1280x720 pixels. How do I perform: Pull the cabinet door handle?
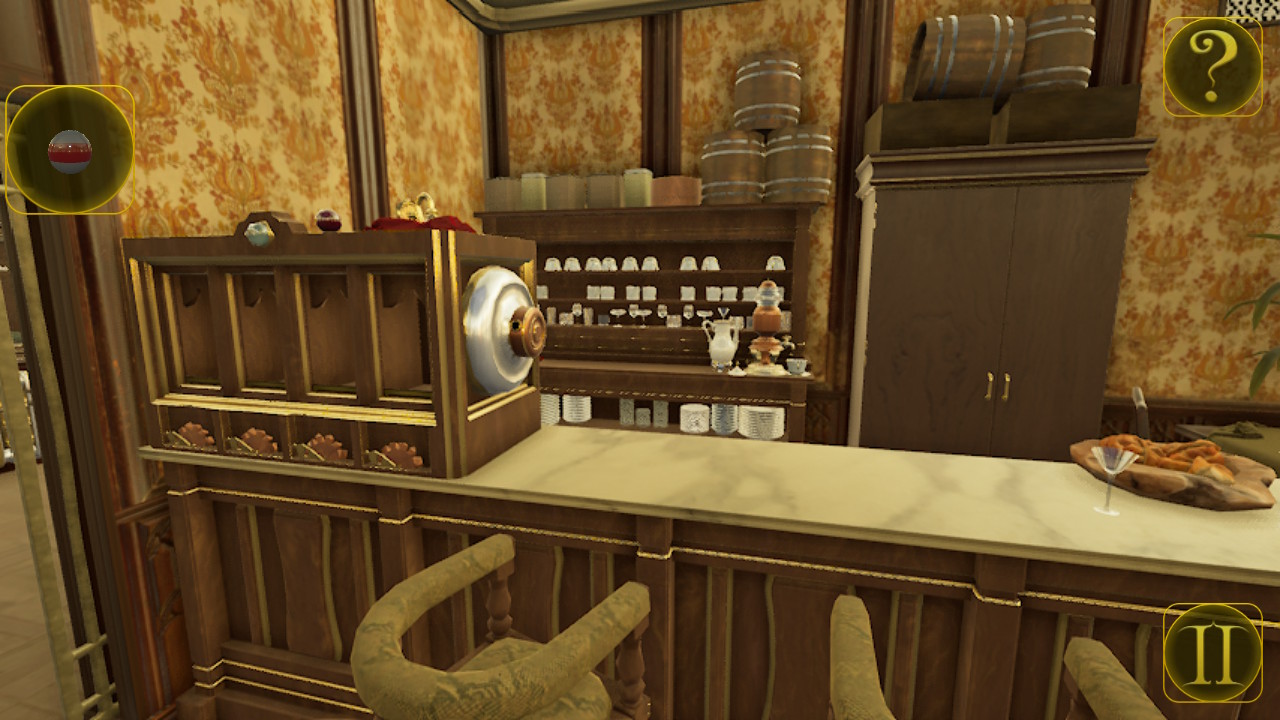(995, 385)
